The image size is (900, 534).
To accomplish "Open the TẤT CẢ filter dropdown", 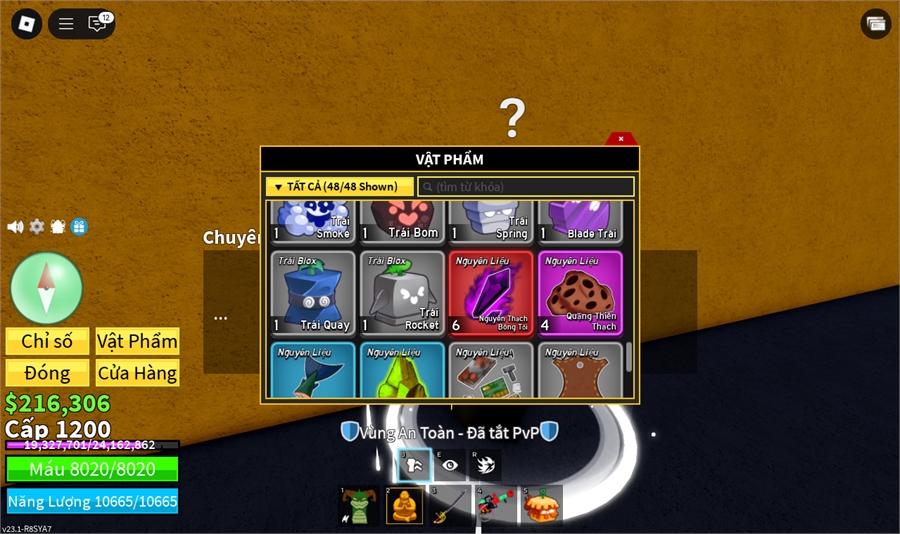I will (339, 186).
